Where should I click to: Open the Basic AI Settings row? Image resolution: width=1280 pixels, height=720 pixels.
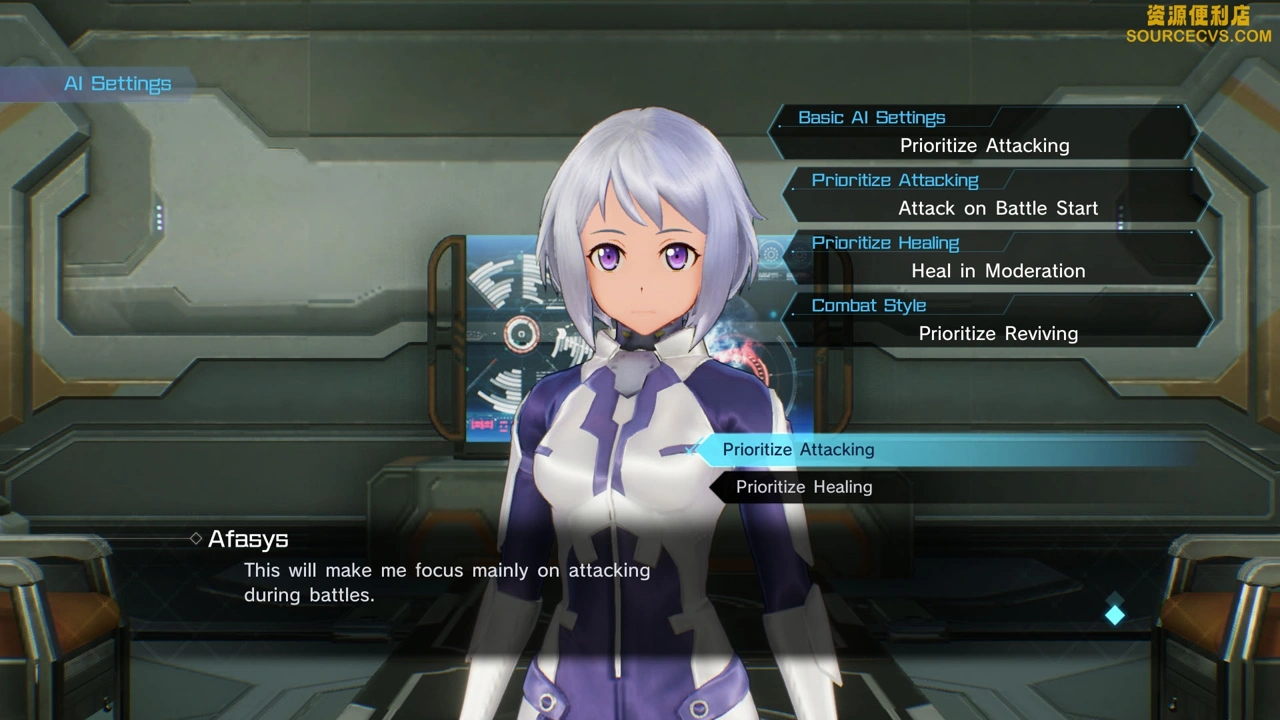[x=985, y=133]
